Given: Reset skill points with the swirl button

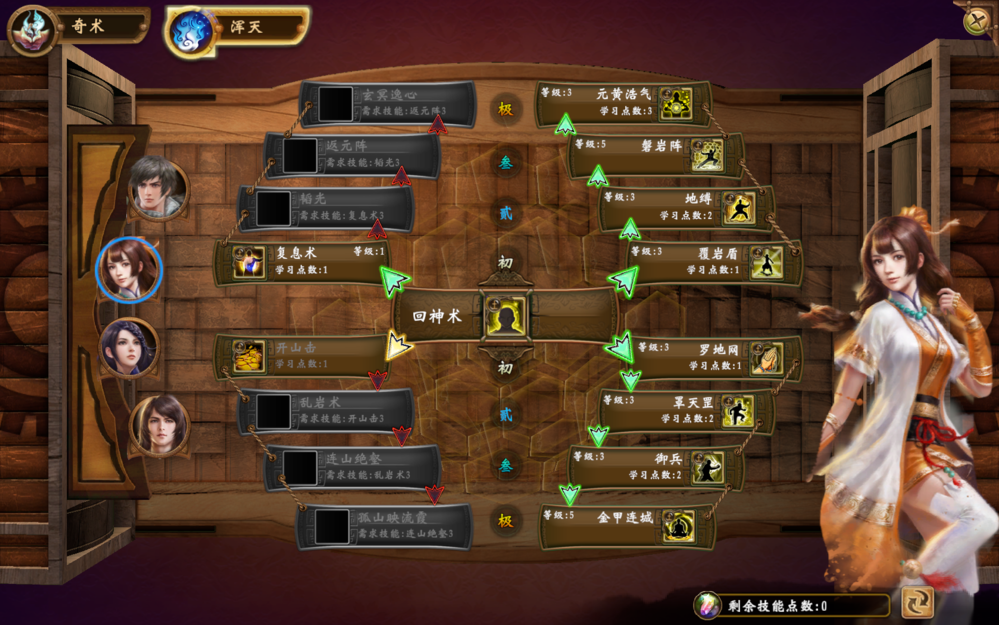Looking at the screenshot, I should click(x=917, y=601).
